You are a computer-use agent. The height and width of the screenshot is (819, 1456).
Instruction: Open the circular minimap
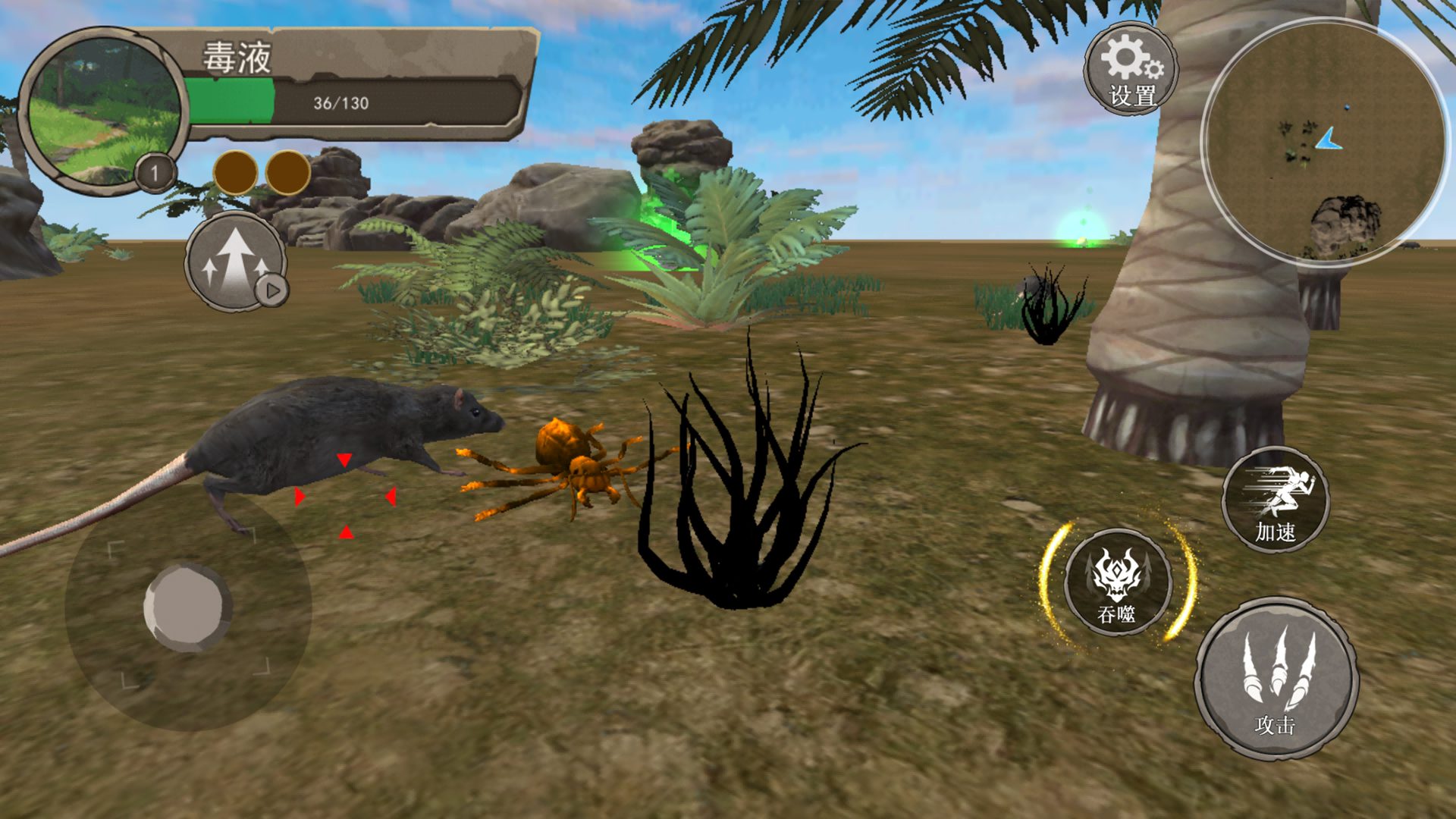point(1322,142)
